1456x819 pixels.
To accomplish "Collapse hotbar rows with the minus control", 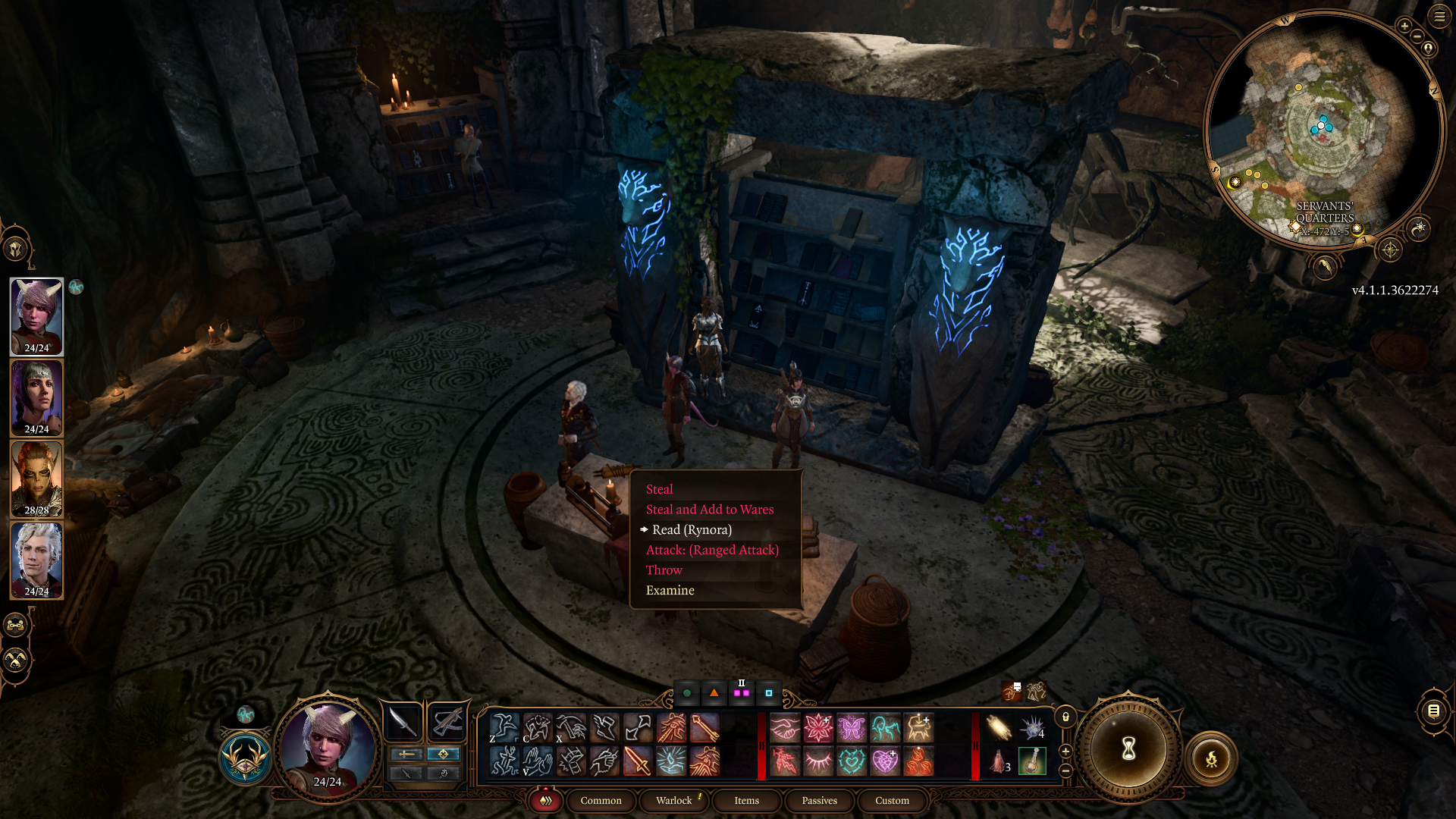I will point(1065,770).
